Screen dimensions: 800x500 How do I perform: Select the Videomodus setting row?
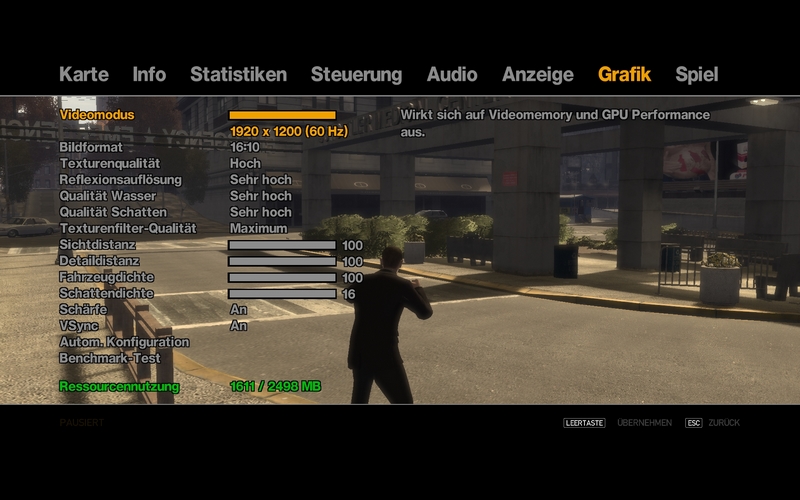(96, 115)
